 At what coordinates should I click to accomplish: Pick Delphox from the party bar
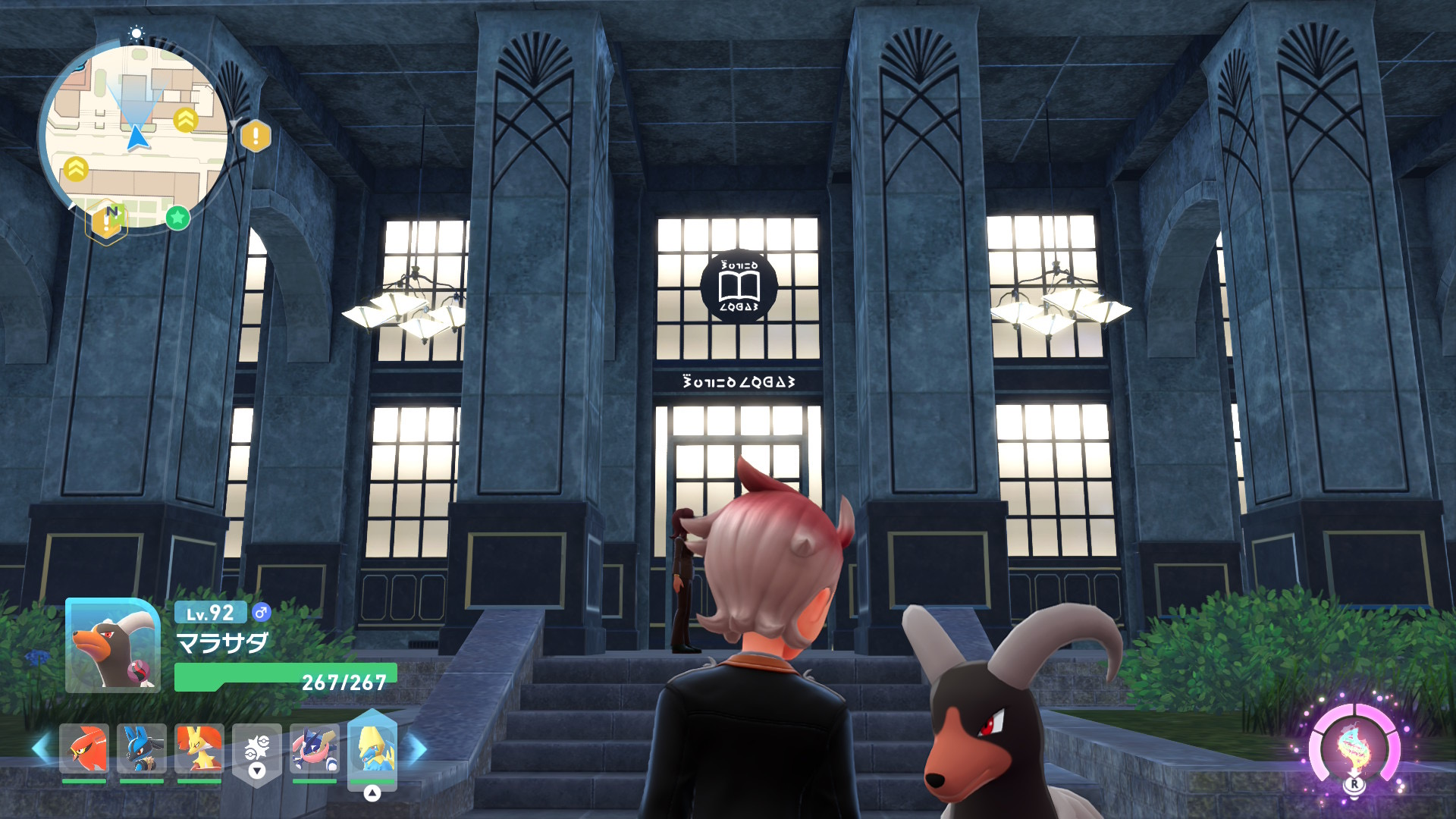[x=199, y=748]
